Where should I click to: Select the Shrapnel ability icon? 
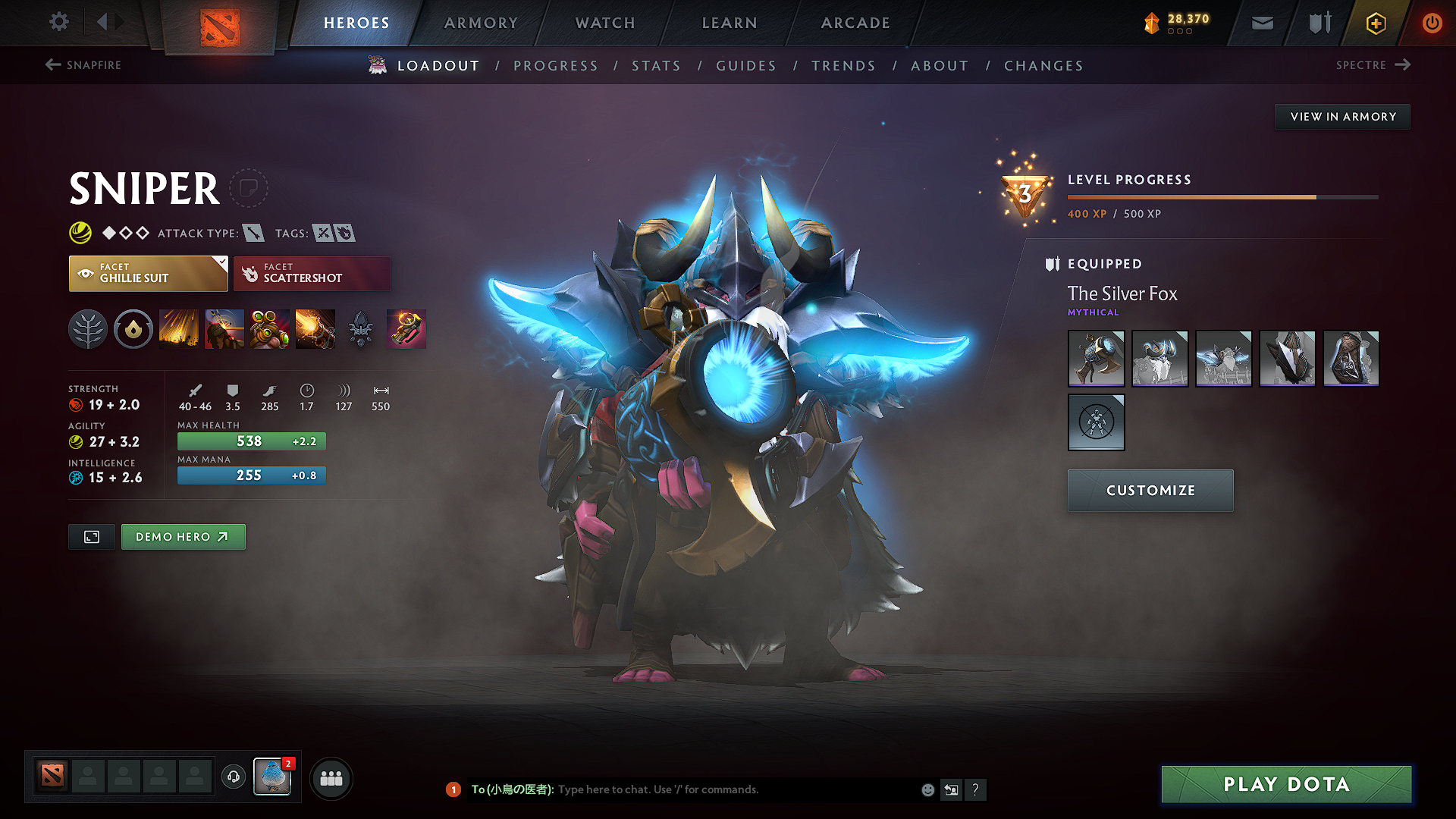179,328
